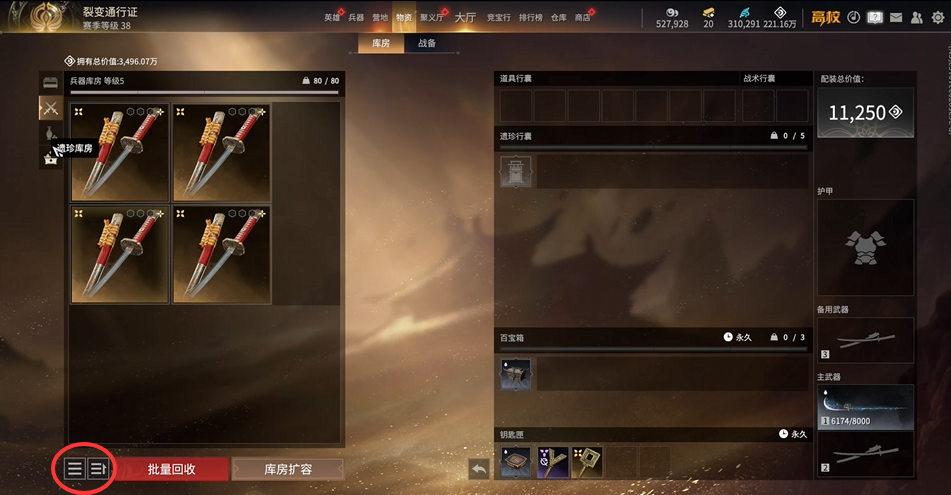Image resolution: width=951 pixels, height=495 pixels.
Task: Open the mail envelope icon
Action: (x=896, y=17)
